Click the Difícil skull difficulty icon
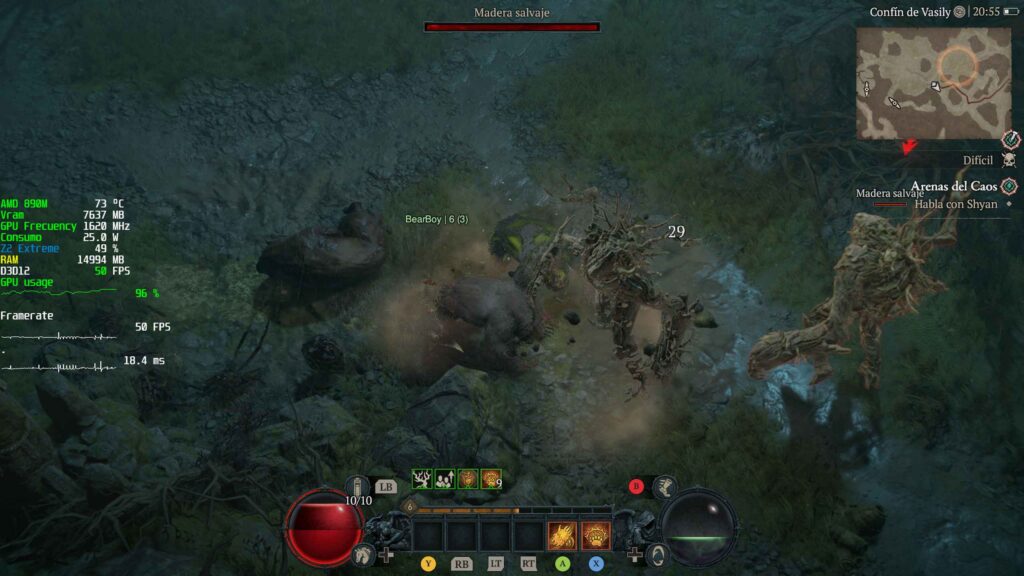 (1009, 160)
